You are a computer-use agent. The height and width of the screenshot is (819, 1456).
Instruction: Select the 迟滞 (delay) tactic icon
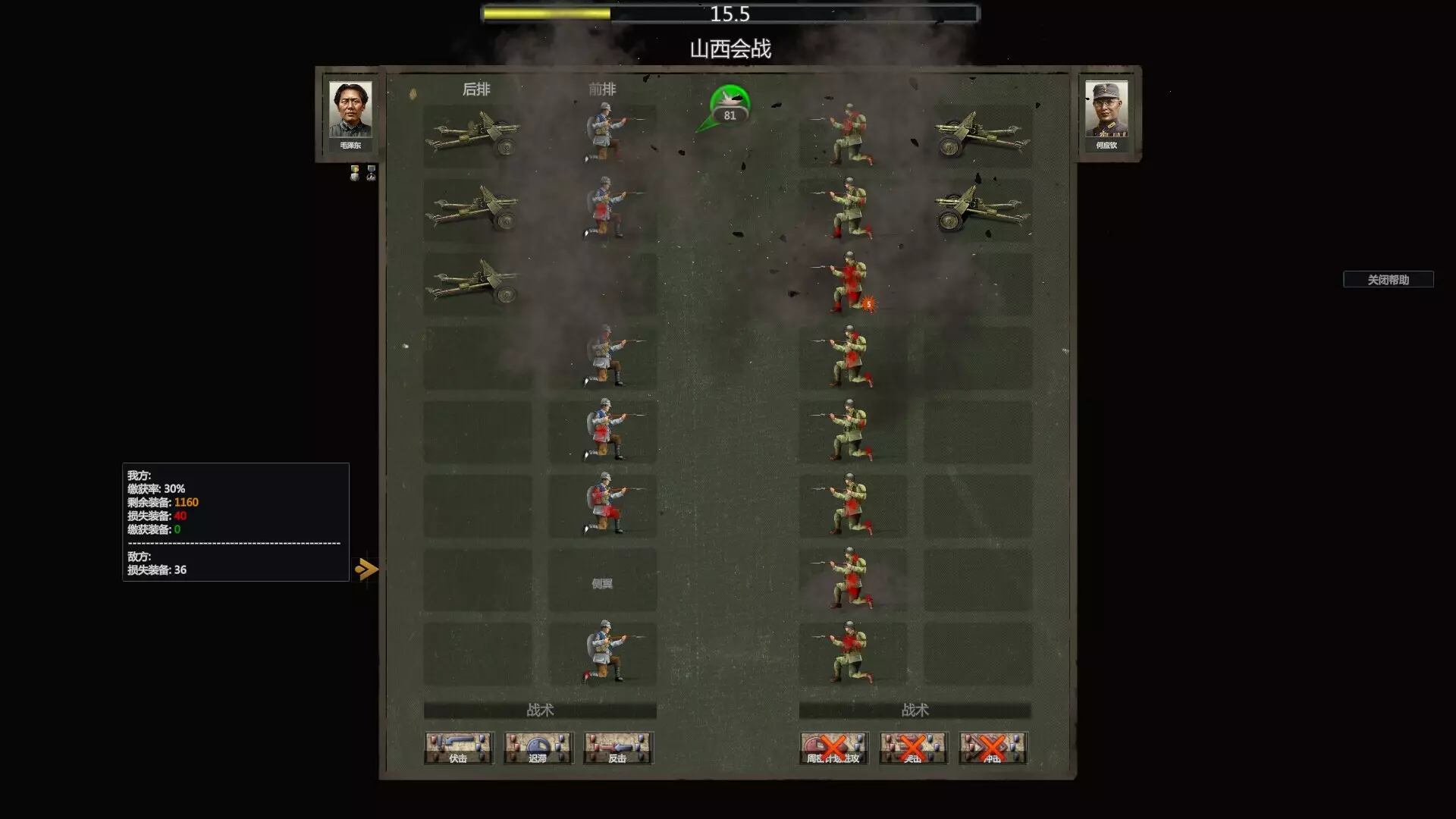click(538, 748)
